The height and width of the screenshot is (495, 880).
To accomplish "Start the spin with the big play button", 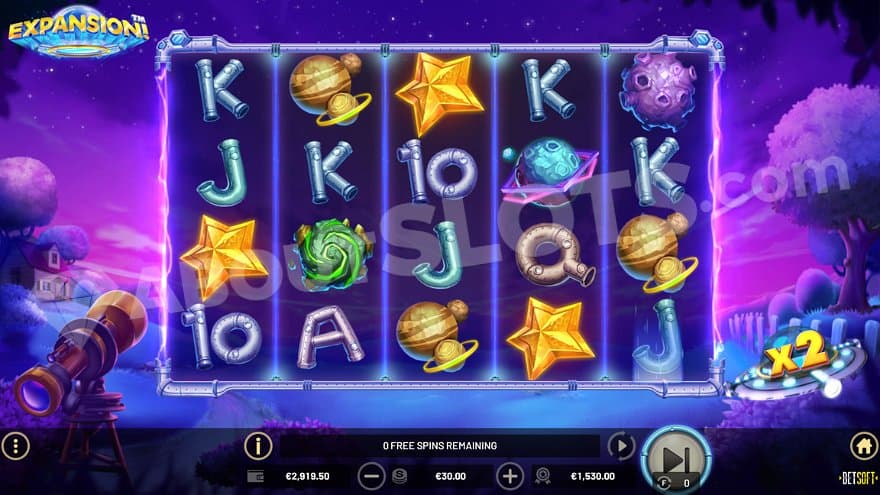I will 675,460.
